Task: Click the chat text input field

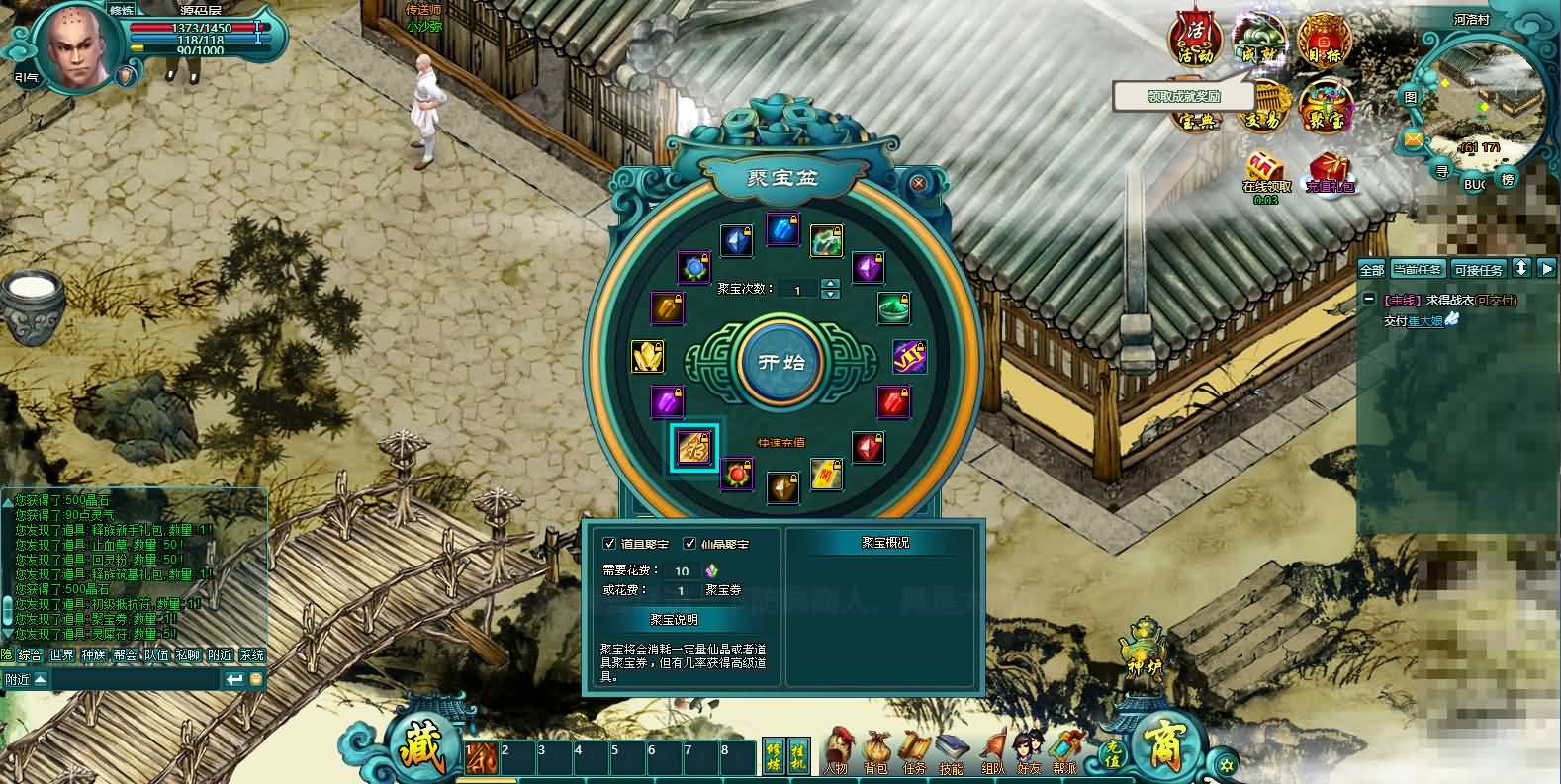Action: 134,679
